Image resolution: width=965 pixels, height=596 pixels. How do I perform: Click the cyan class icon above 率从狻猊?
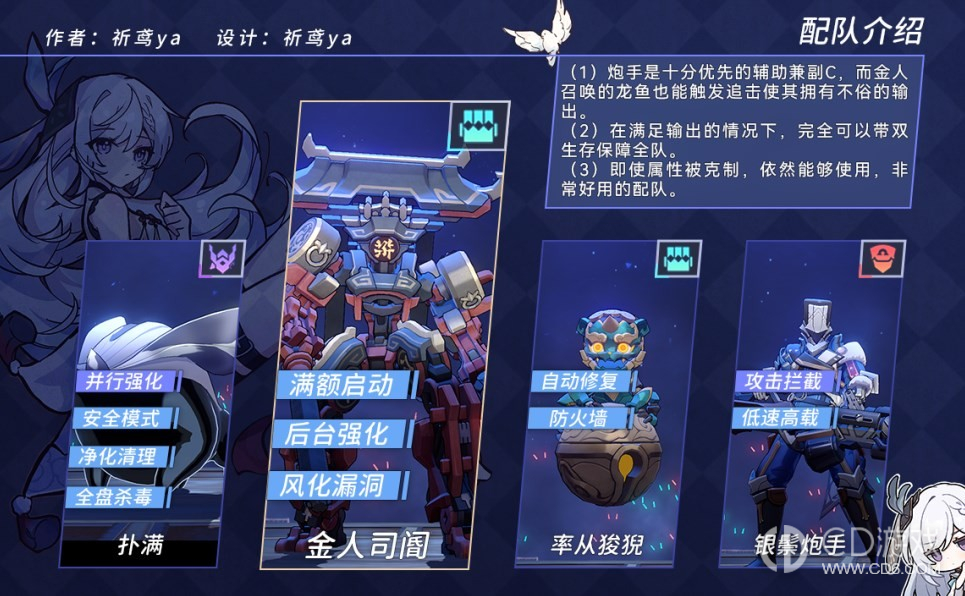pos(679,260)
